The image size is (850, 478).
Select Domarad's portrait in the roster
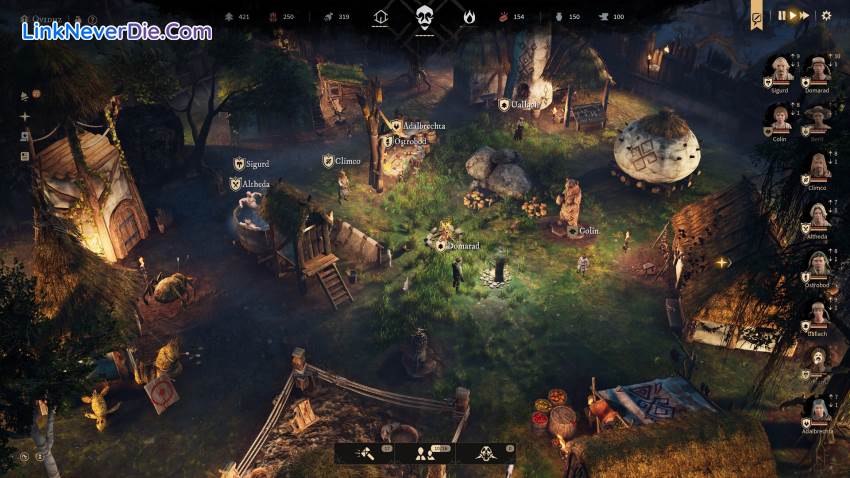coord(819,69)
